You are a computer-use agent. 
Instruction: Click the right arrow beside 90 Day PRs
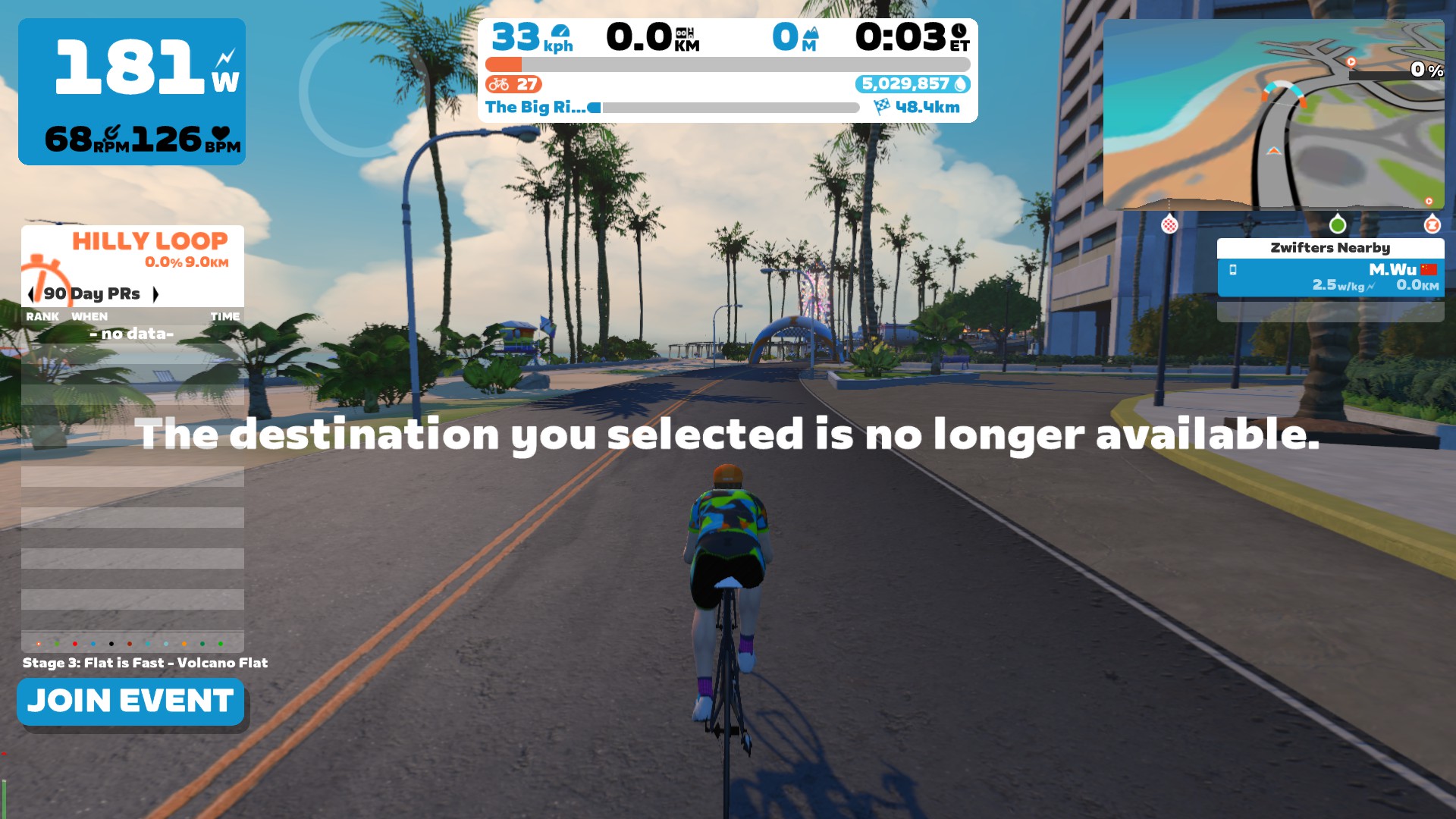157,293
